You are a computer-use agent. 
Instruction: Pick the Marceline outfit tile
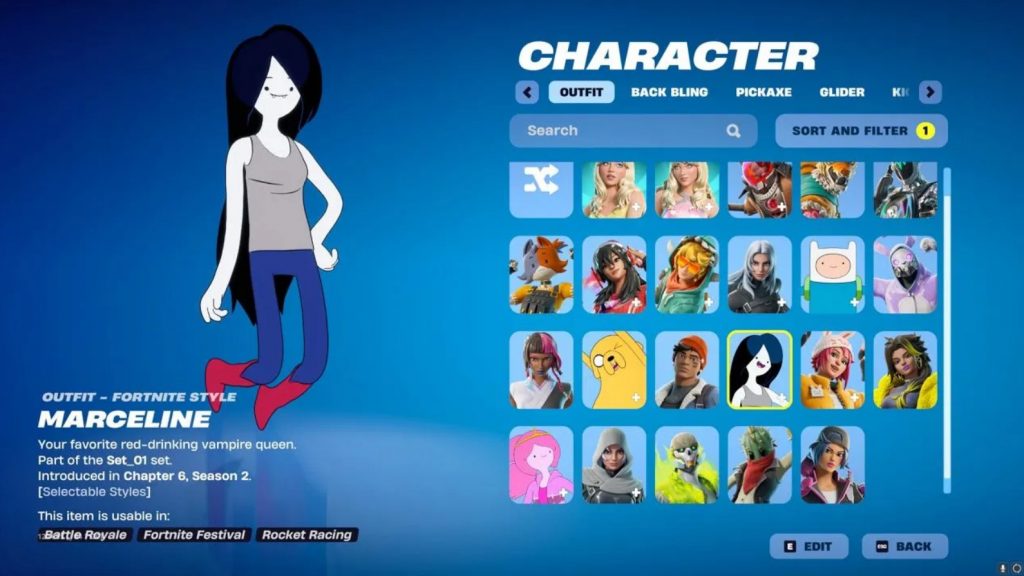point(760,370)
